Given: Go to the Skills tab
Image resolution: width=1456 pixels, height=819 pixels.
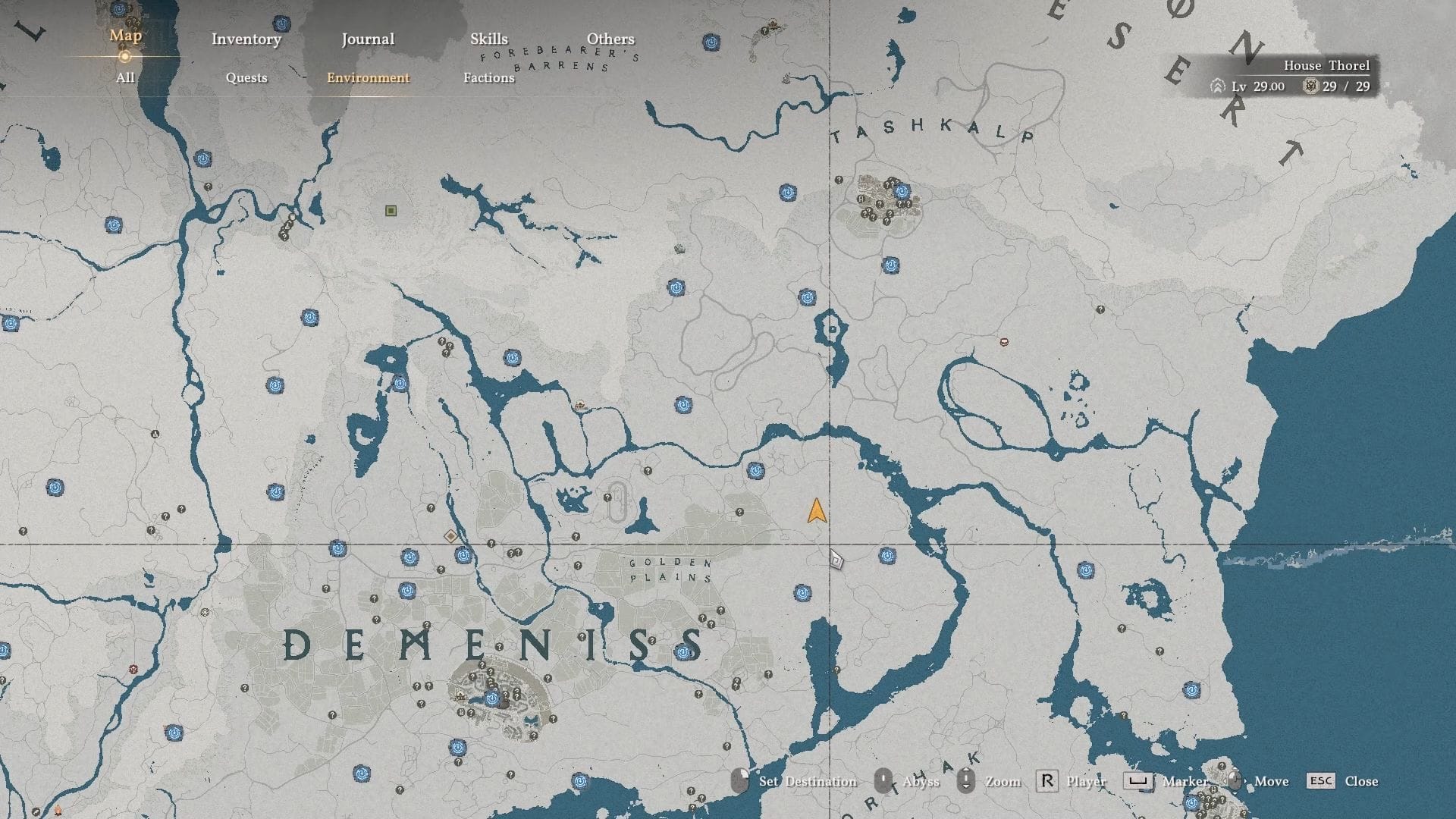Looking at the screenshot, I should [488, 39].
